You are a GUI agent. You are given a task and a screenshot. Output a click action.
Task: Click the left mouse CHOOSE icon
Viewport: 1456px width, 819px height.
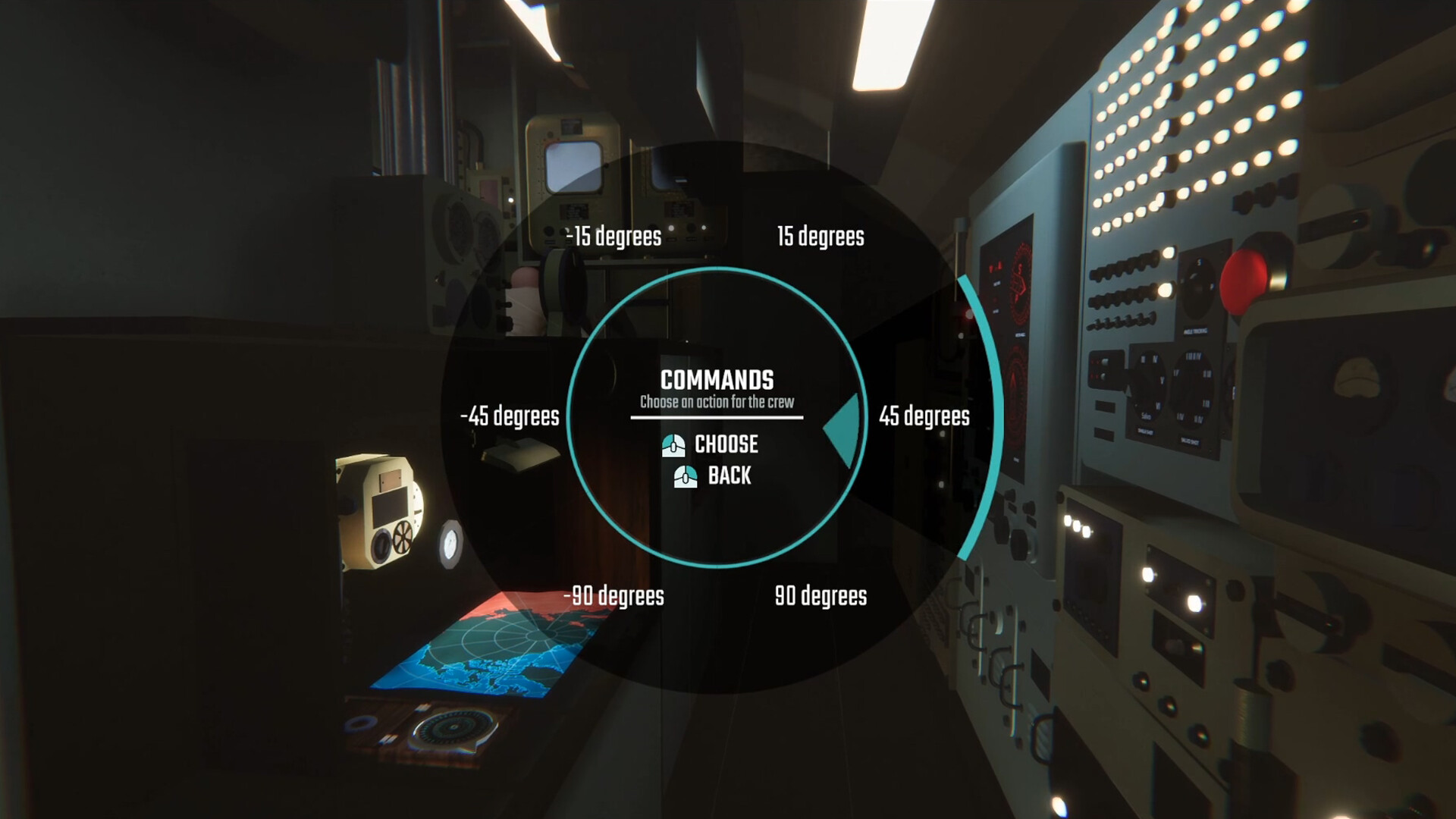pyautogui.click(x=674, y=445)
